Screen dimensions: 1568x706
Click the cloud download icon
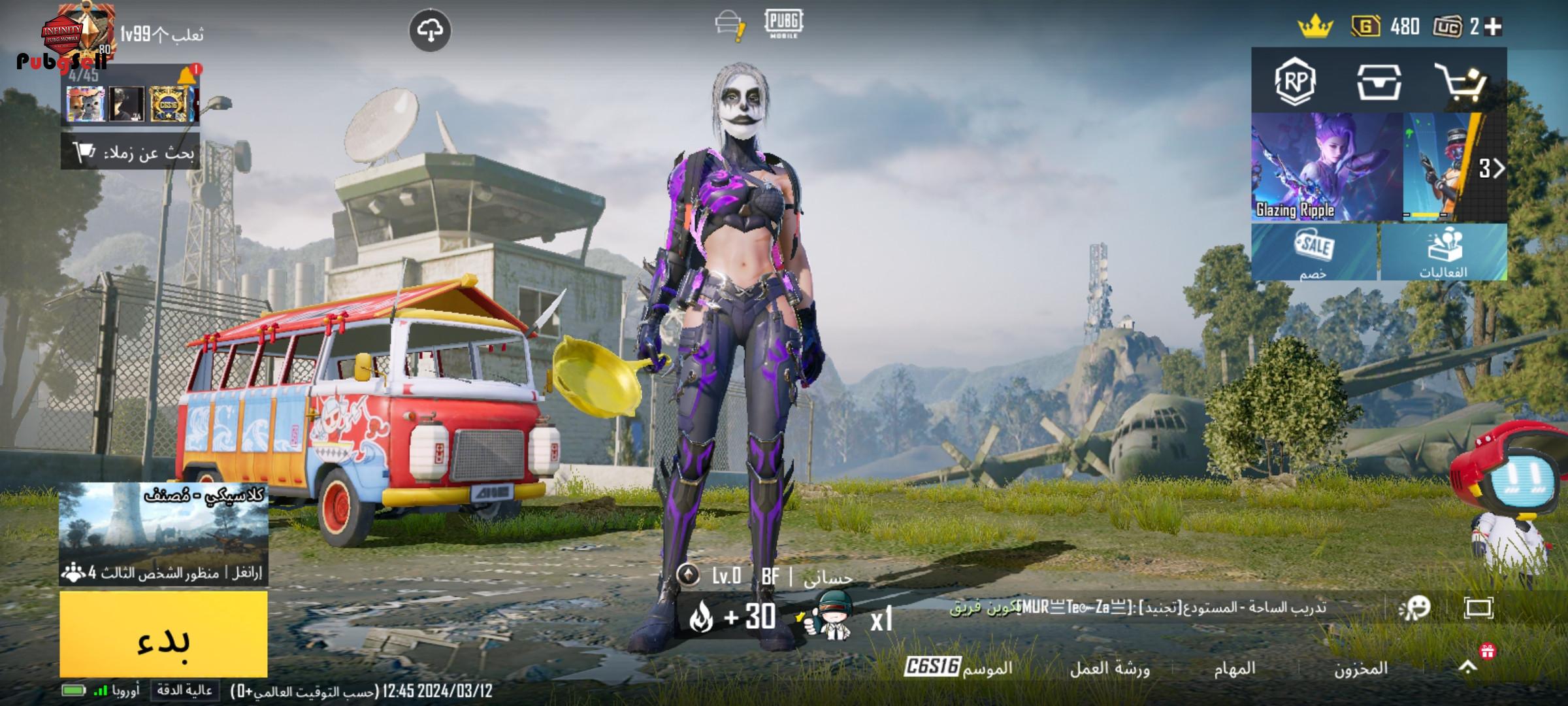tap(430, 30)
